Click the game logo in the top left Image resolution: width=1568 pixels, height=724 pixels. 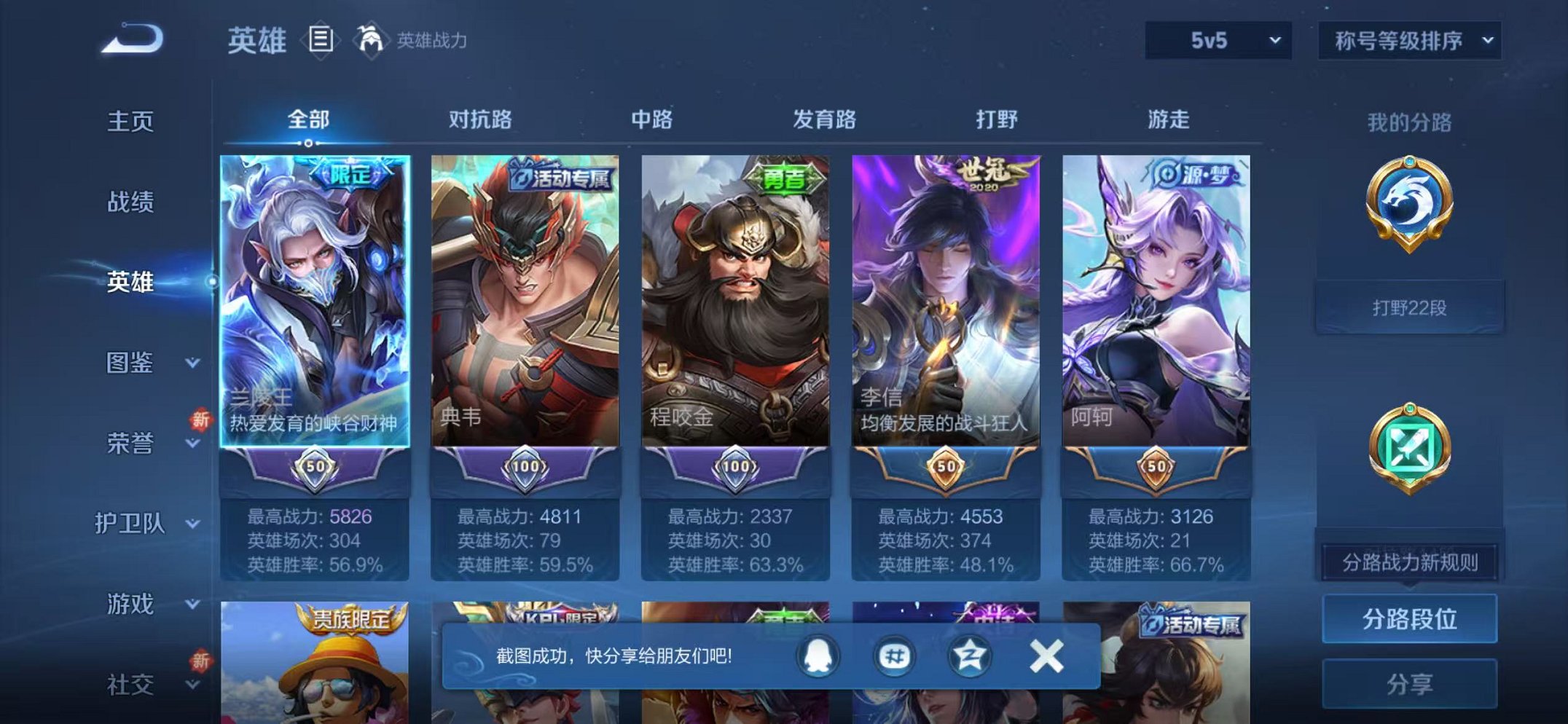(x=131, y=38)
